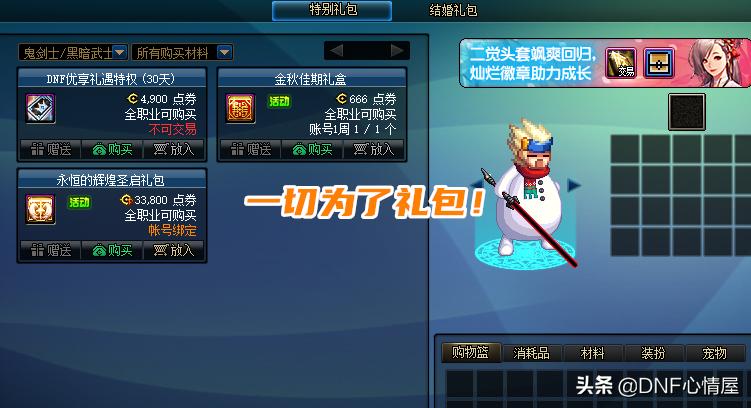Open the 装扮 tab
The image size is (751, 408).
point(653,353)
